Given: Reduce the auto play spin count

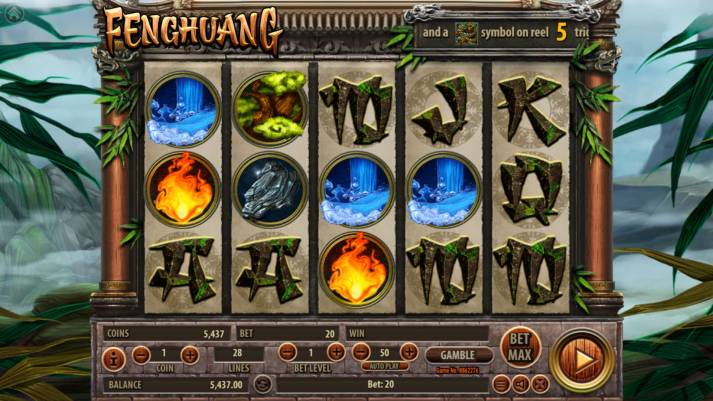Looking at the screenshot, I should pyautogui.click(x=360, y=352).
